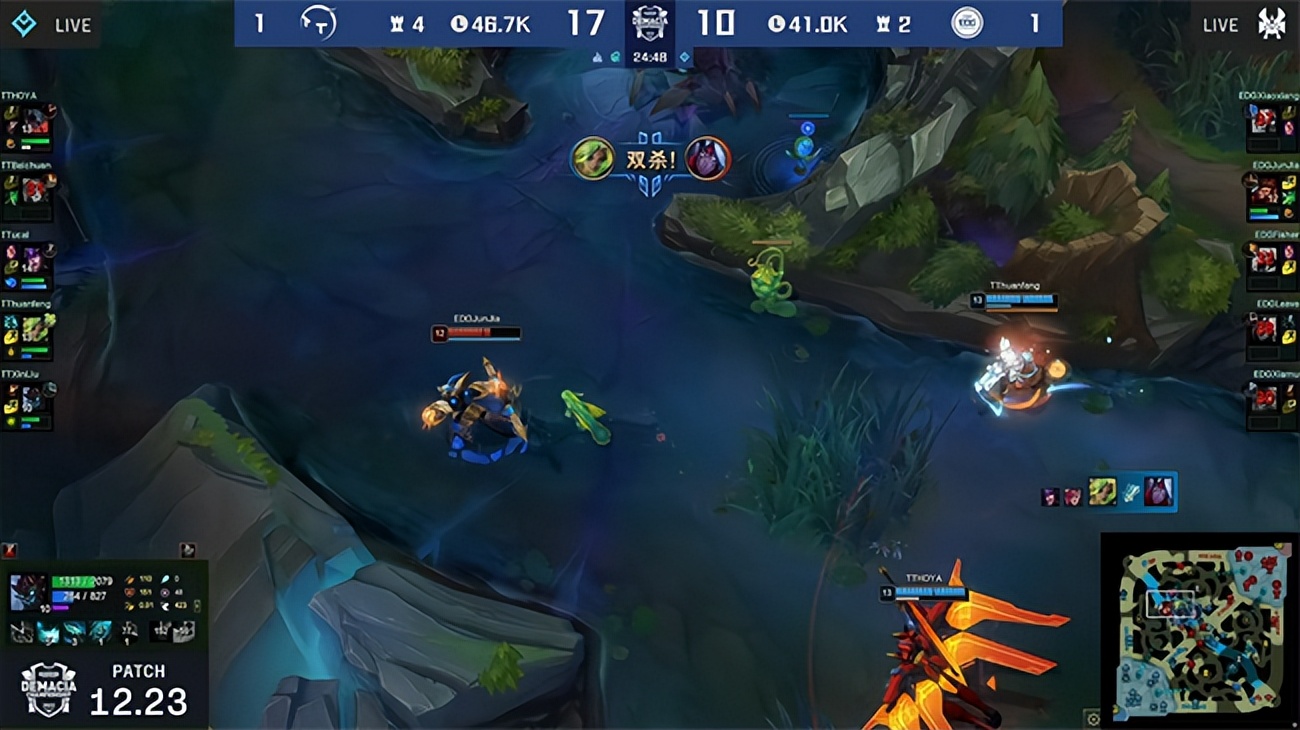Viewport: 1300px width, 730px height.
Task: Click the selected champion portrait in stats panel
Action: click(x=27, y=592)
